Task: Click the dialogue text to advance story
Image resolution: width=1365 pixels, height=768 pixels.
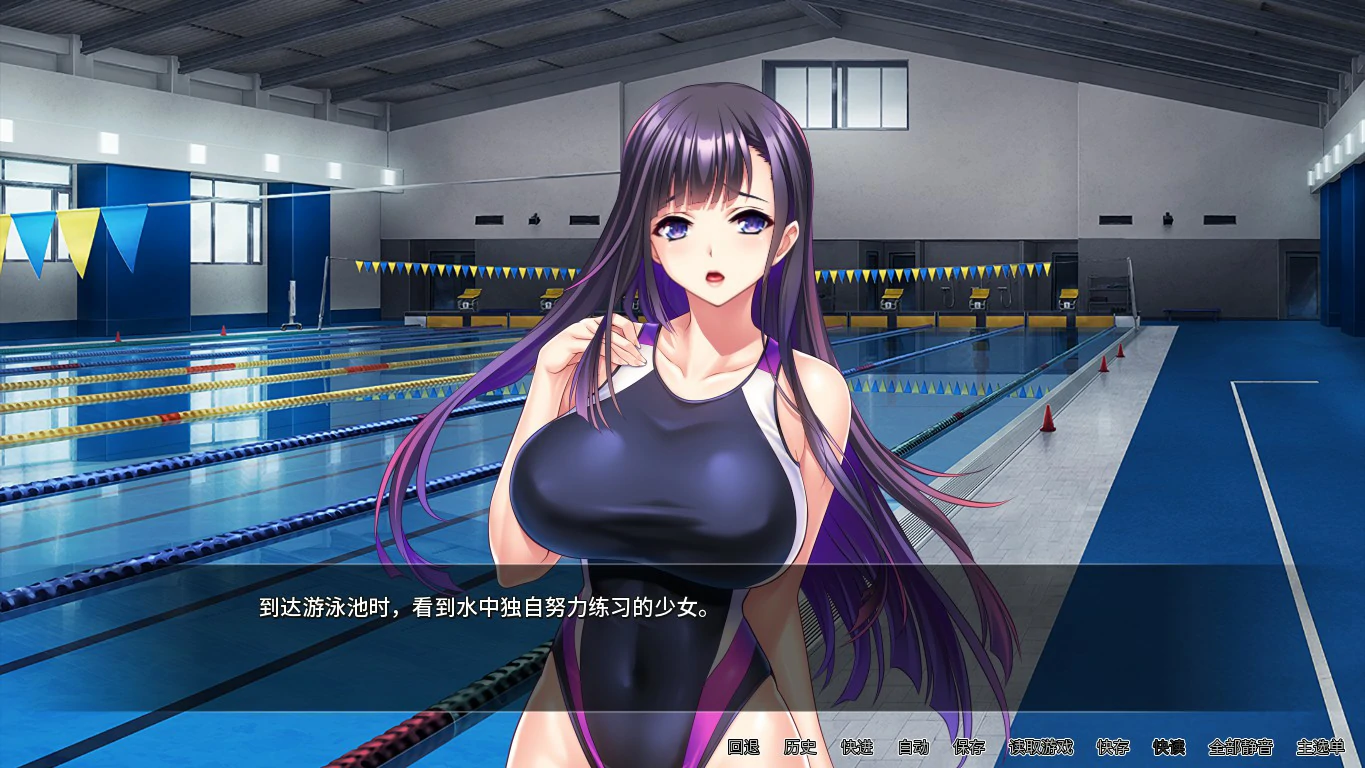Action: coord(483,608)
